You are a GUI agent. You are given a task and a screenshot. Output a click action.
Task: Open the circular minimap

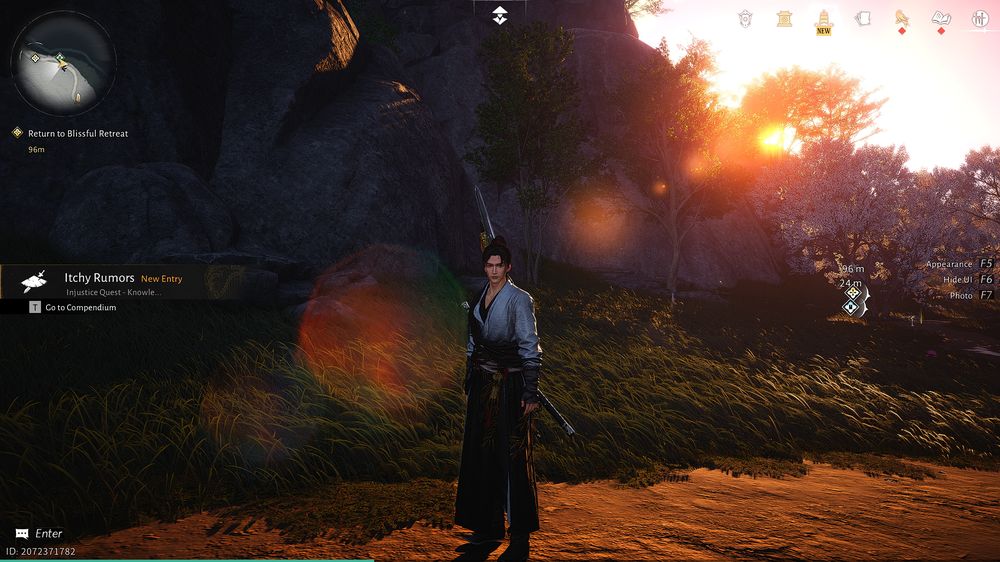tap(63, 63)
